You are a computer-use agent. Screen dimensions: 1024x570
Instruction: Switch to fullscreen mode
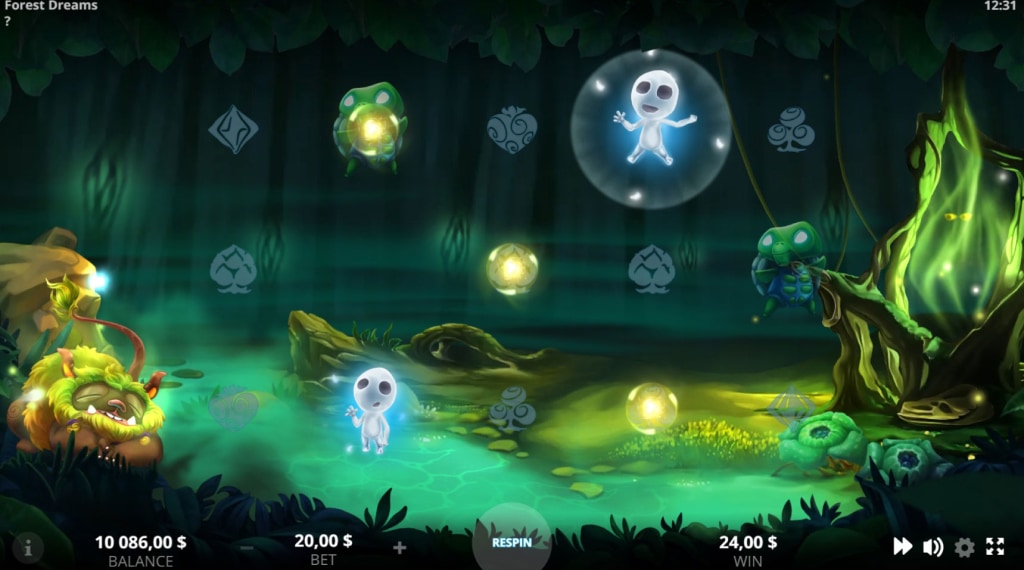click(x=995, y=546)
